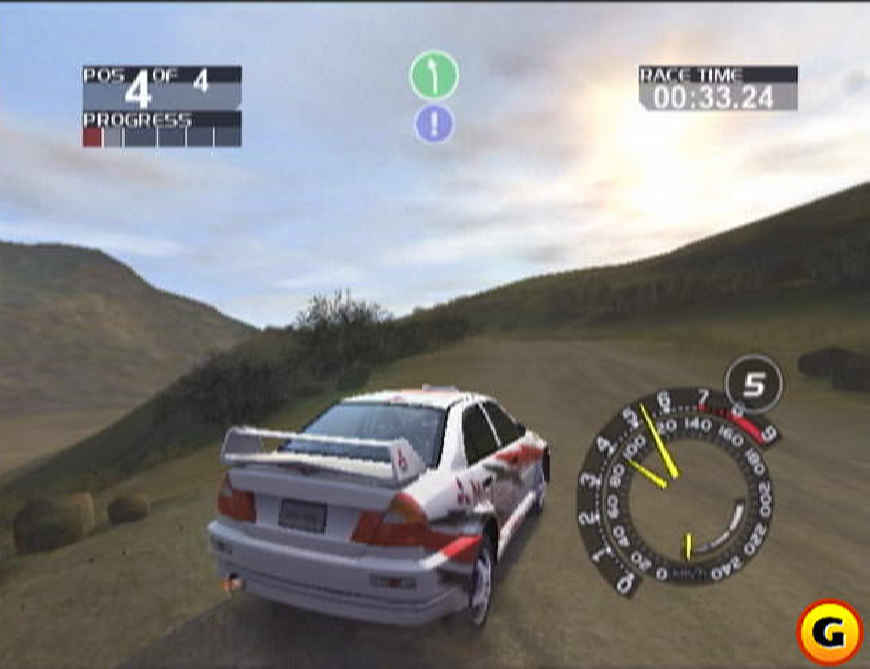Screen dimensions: 870x669
Task: Click the green pace-note arrow icon
Action: click(x=434, y=76)
